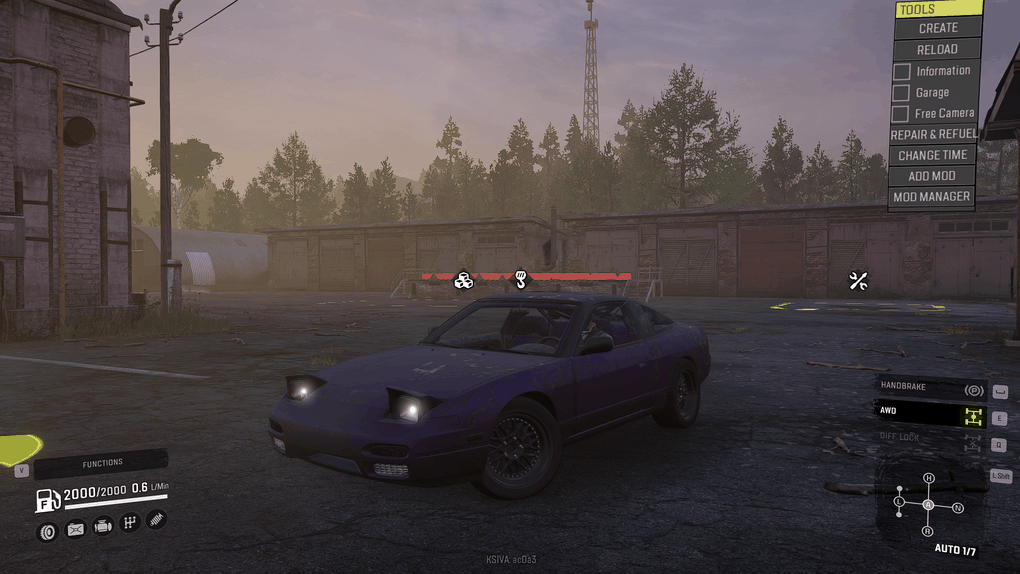Open the CHANGE TIME option
Viewport: 1020px width, 574px height.
click(933, 155)
